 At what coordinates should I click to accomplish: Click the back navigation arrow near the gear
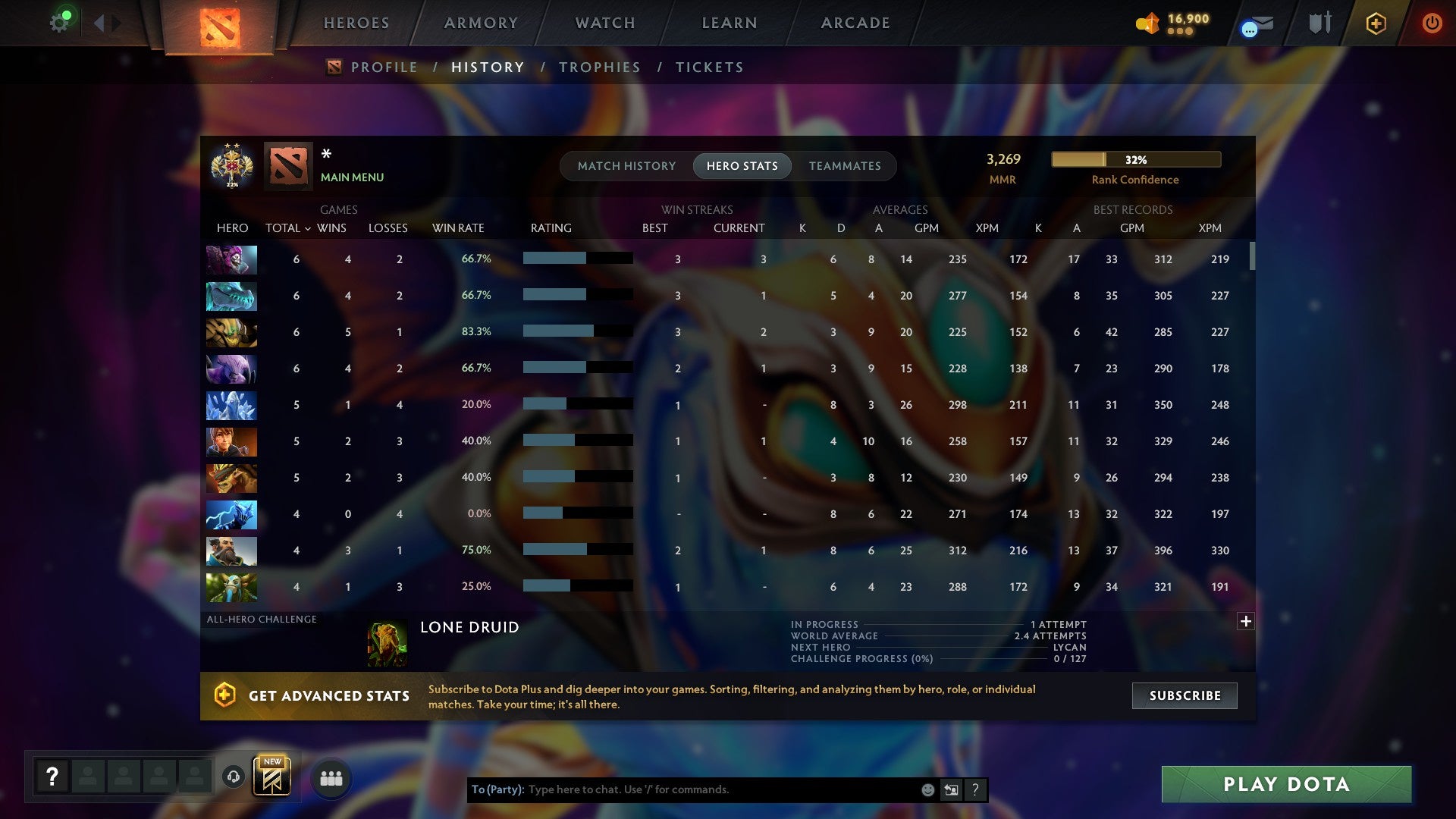pos(99,22)
